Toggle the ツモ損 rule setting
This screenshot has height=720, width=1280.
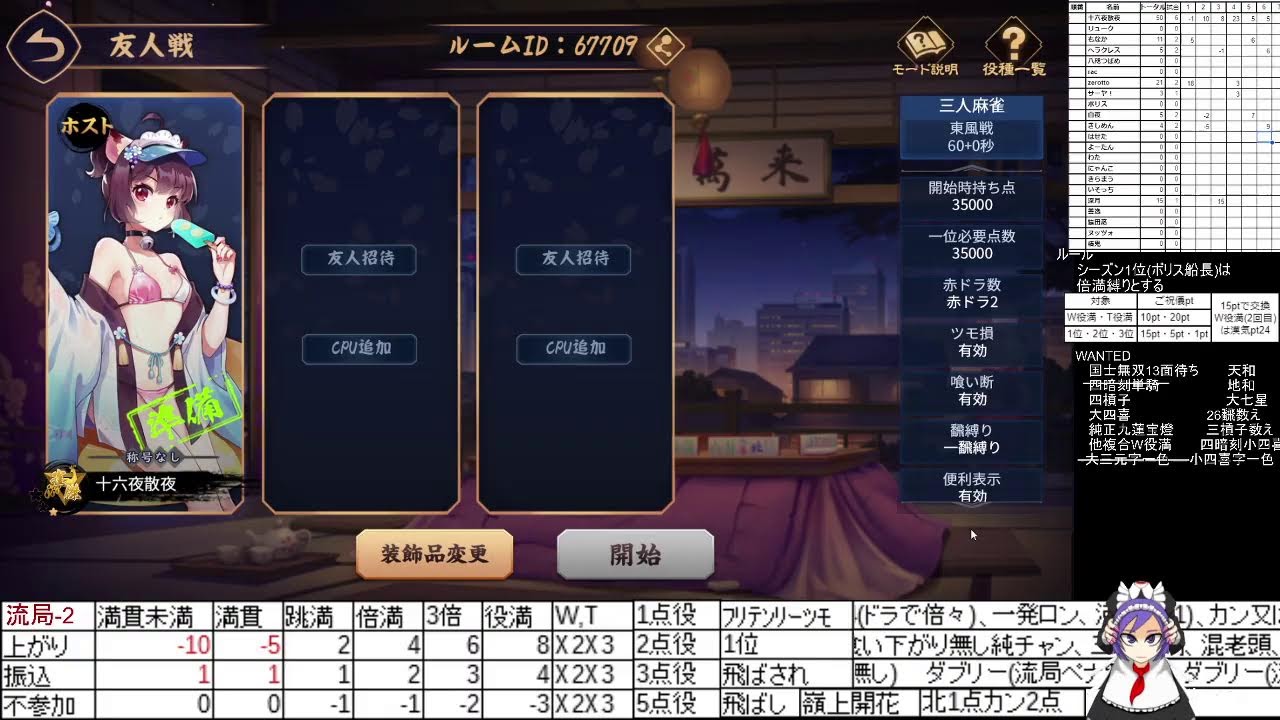tap(972, 342)
